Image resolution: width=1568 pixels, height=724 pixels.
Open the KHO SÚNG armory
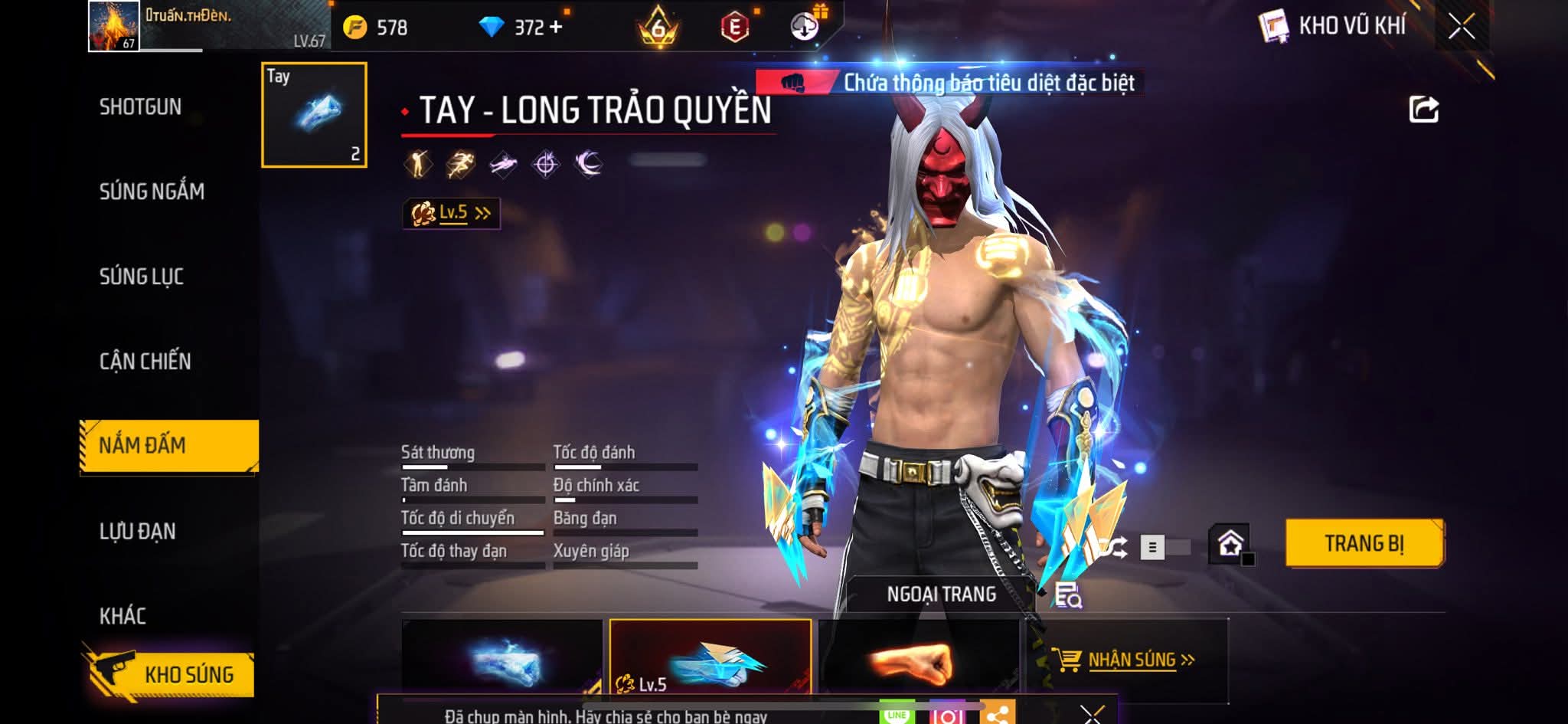point(170,674)
